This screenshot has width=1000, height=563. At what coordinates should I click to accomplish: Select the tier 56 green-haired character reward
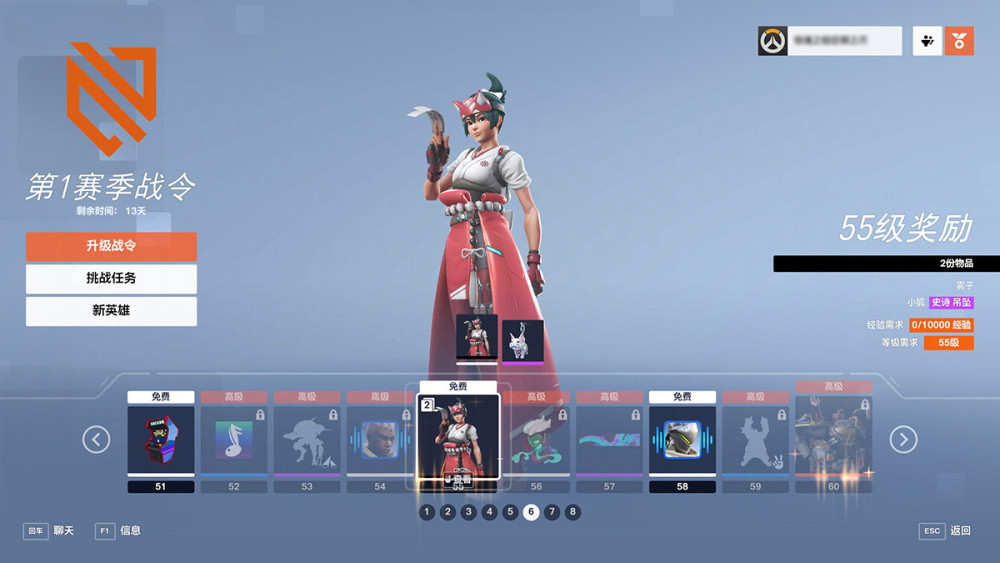536,440
